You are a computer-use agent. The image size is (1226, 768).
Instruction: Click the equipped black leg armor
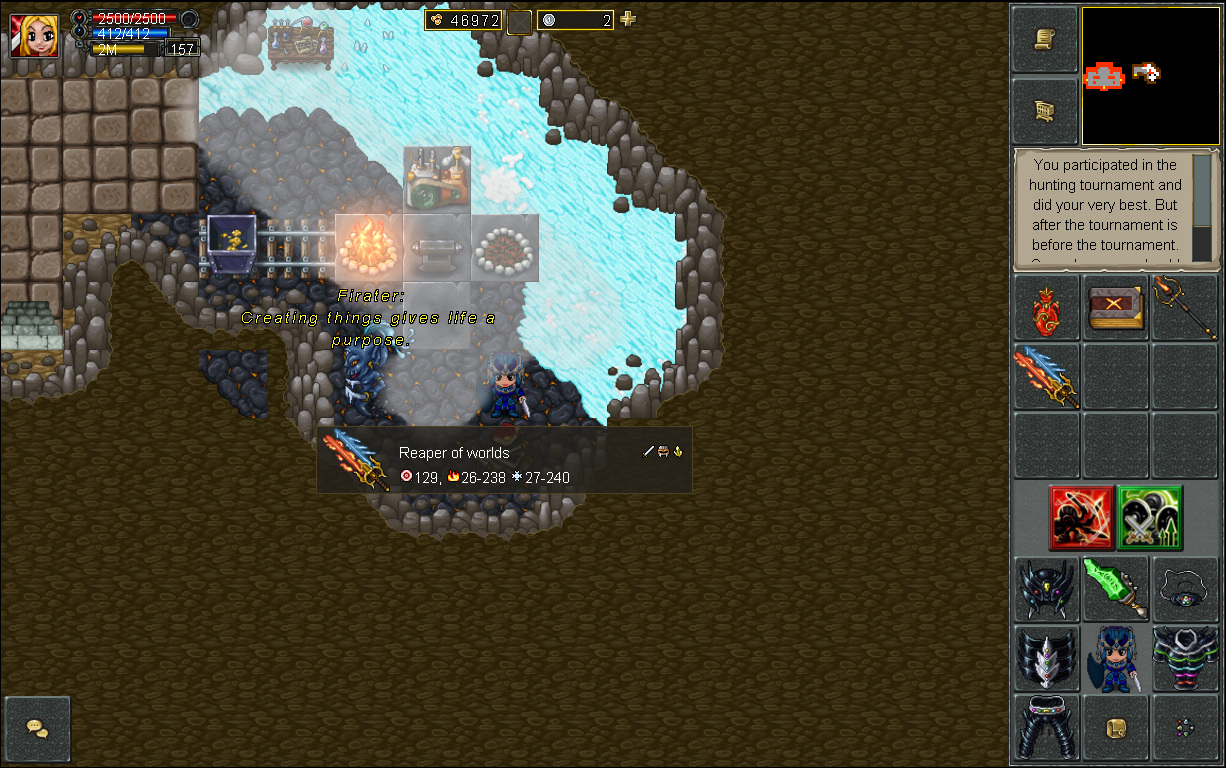coord(1046,727)
